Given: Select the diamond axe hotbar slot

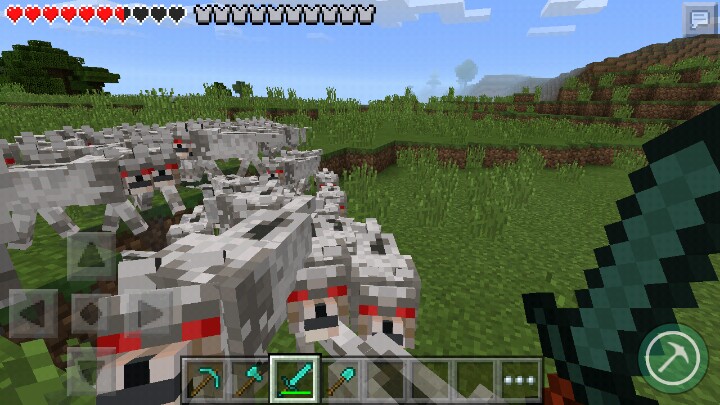Looking at the screenshot, I should tap(250, 379).
